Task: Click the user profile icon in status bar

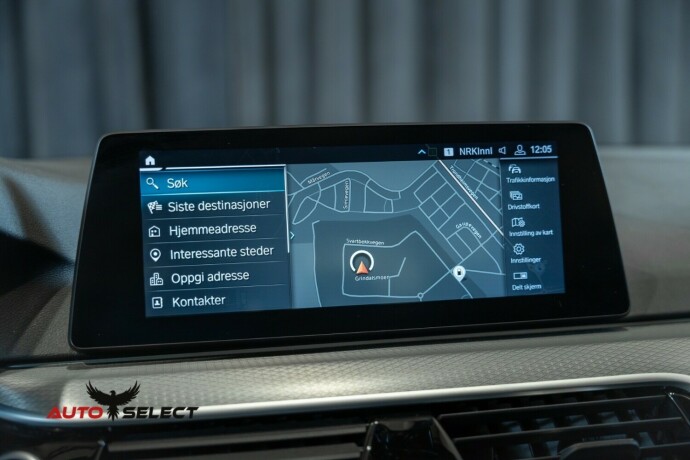Action: [520, 150]
